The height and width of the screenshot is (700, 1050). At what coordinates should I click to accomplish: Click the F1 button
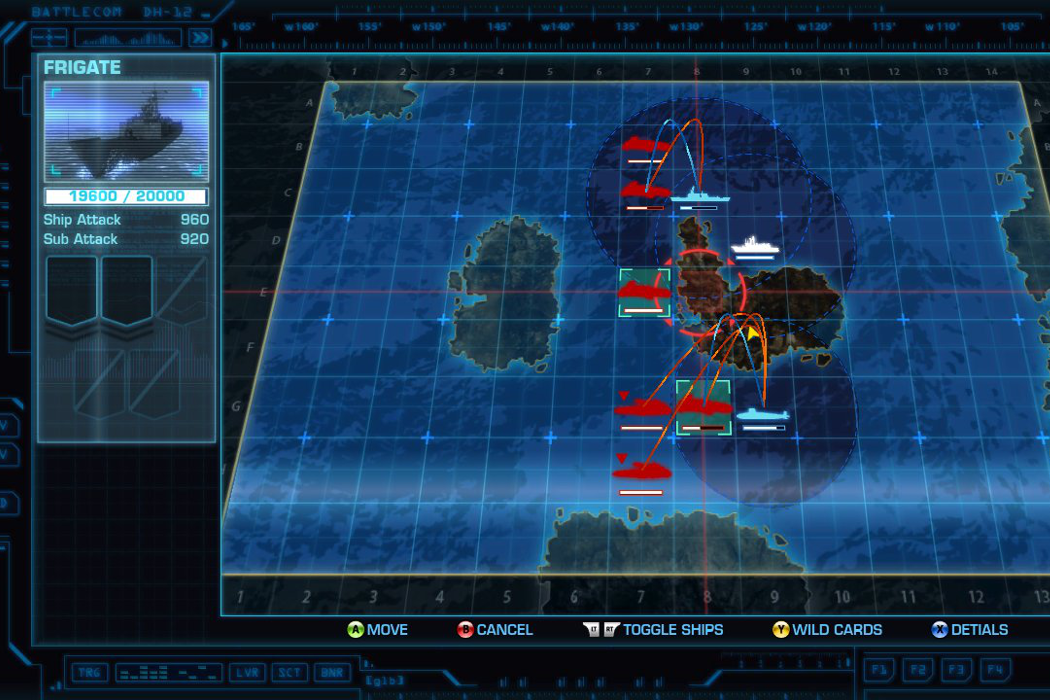coord(880,668)
